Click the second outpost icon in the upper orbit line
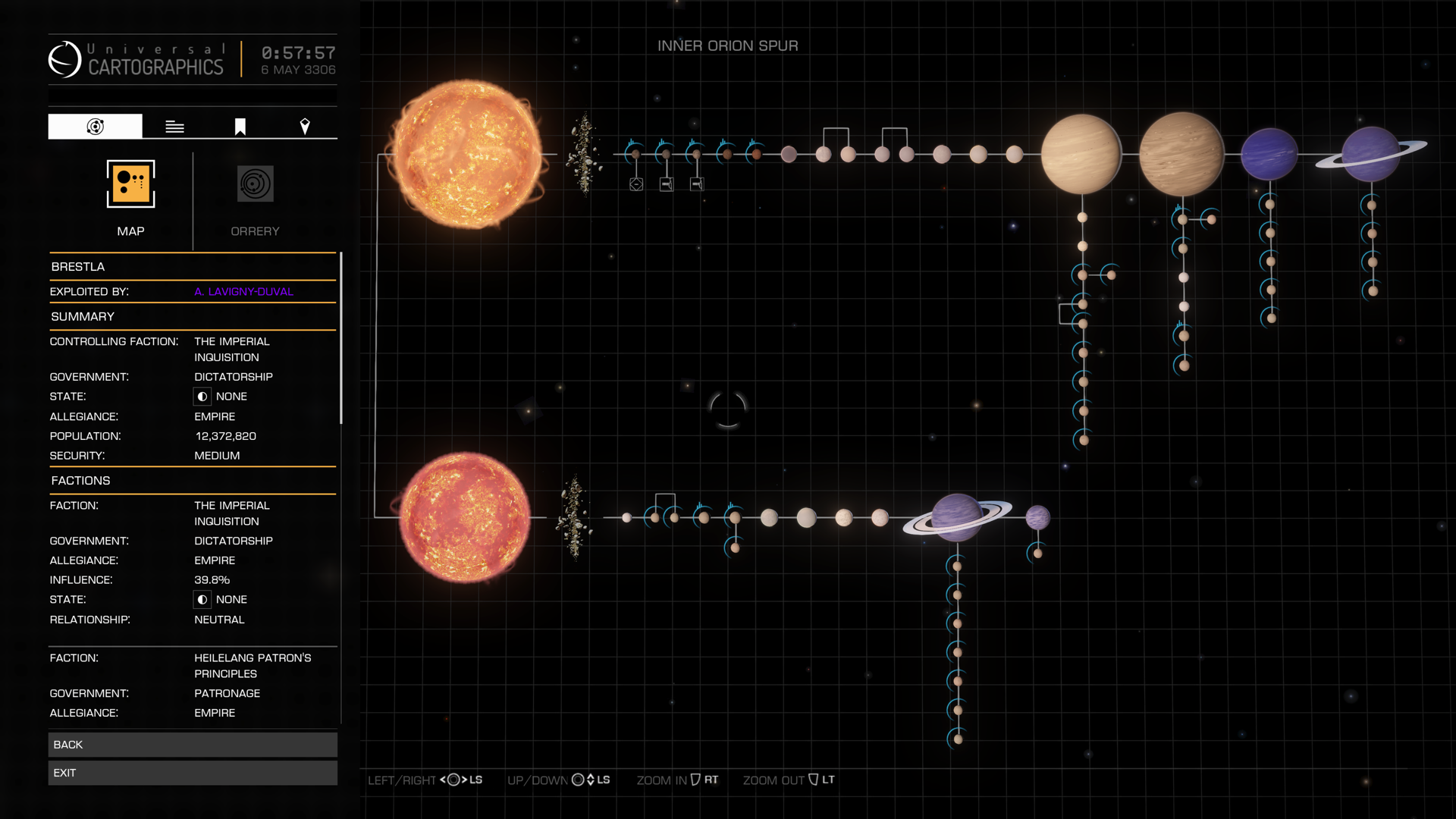 (695, 183)
